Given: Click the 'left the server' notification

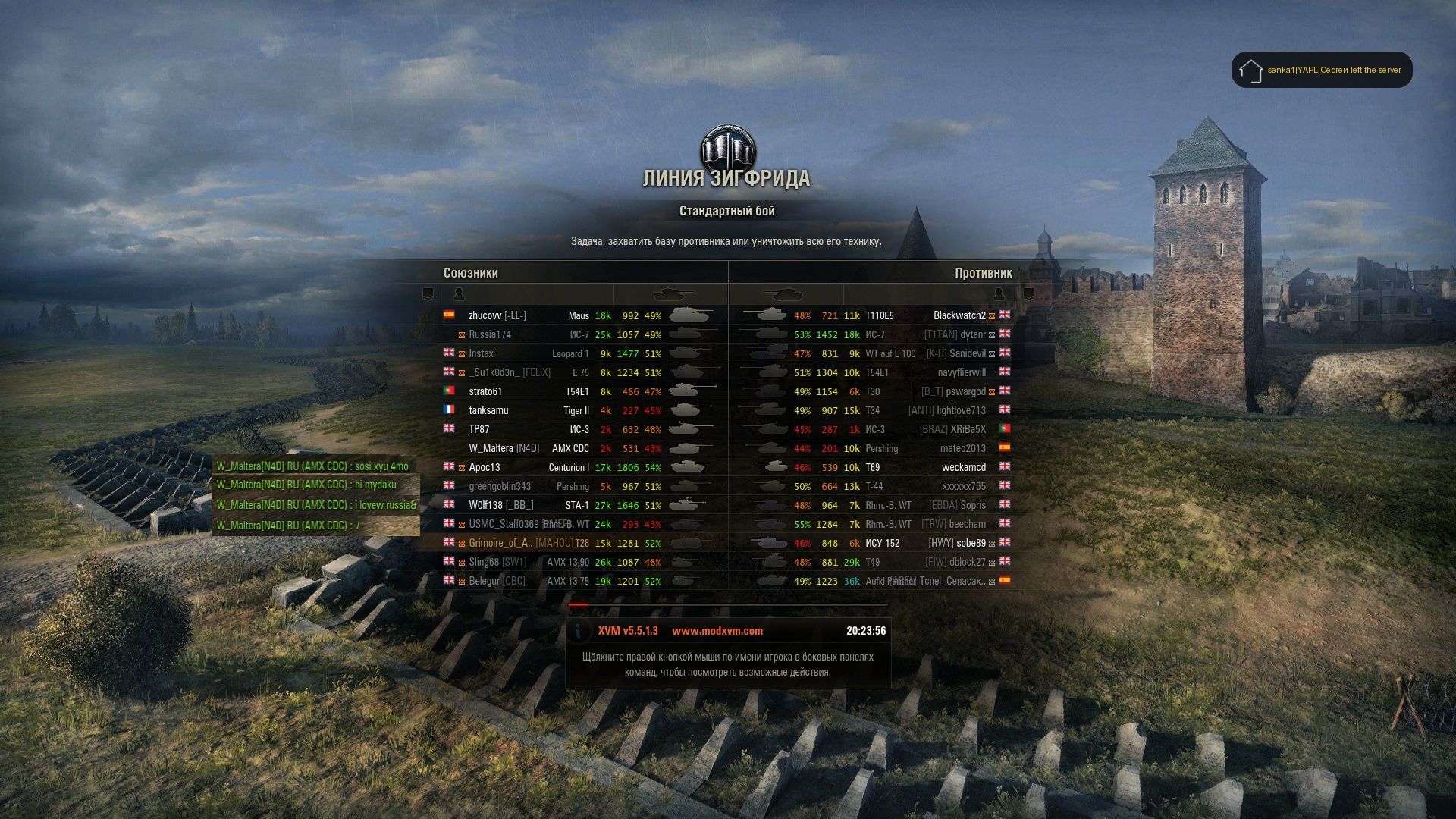Looking at the screenshot, I should point(1333,70).
